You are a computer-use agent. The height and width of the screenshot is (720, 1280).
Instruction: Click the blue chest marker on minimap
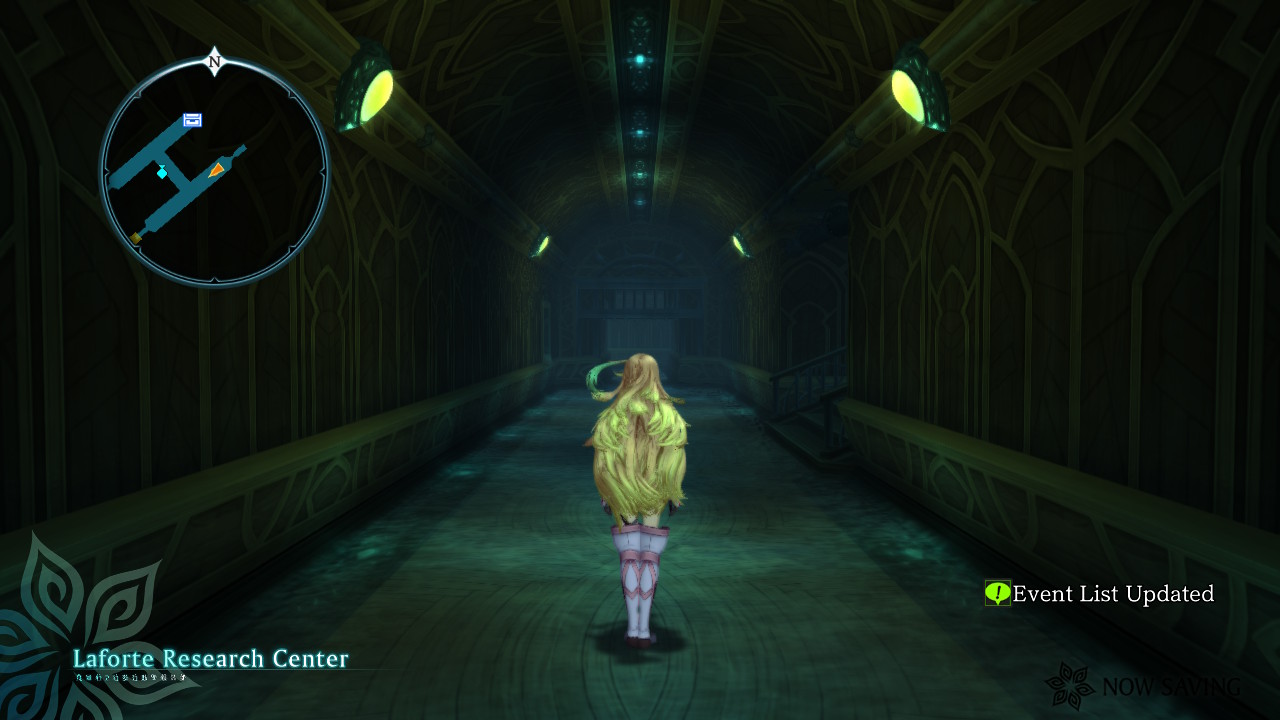(192, 120)
